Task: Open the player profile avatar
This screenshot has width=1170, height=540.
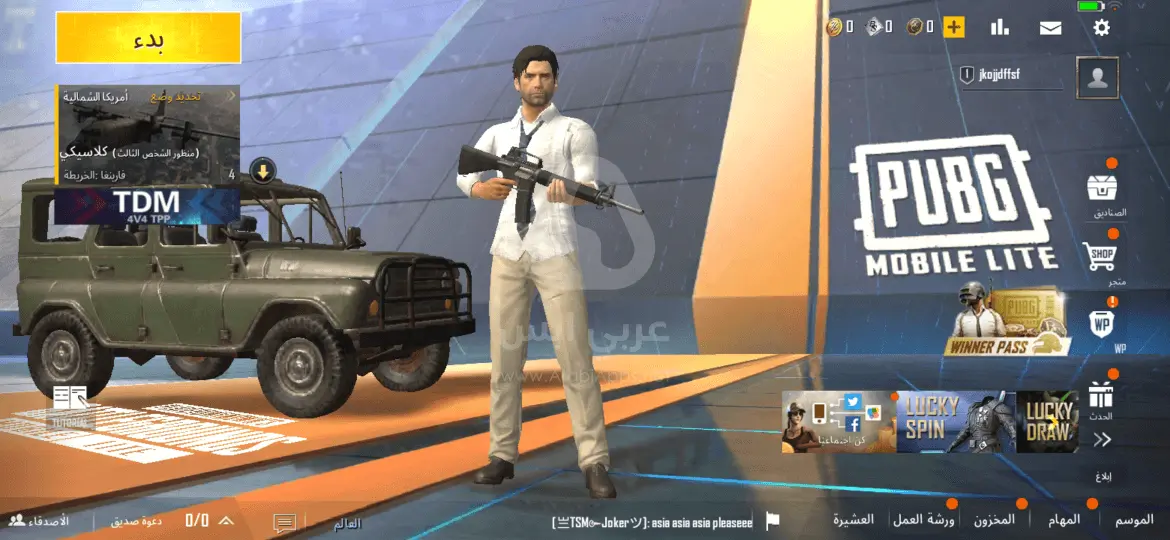Action: [x=1097, y=78]
